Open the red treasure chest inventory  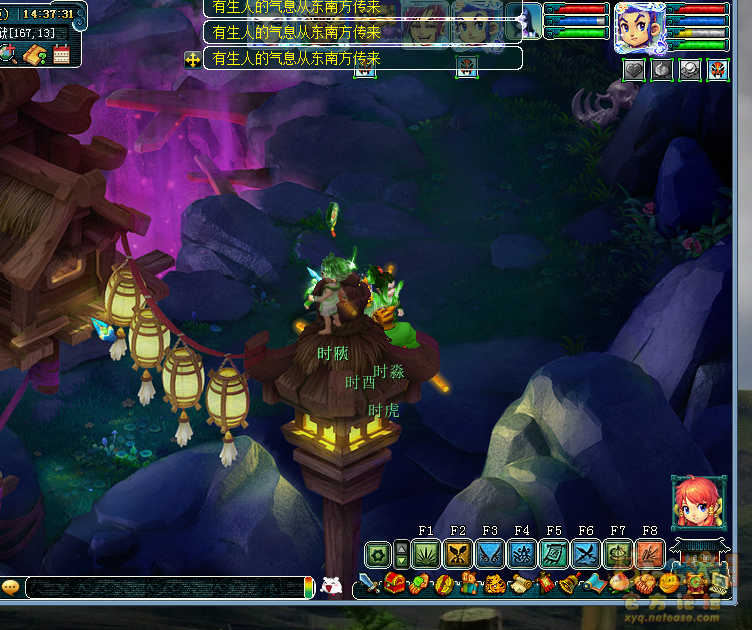point(395,584)
